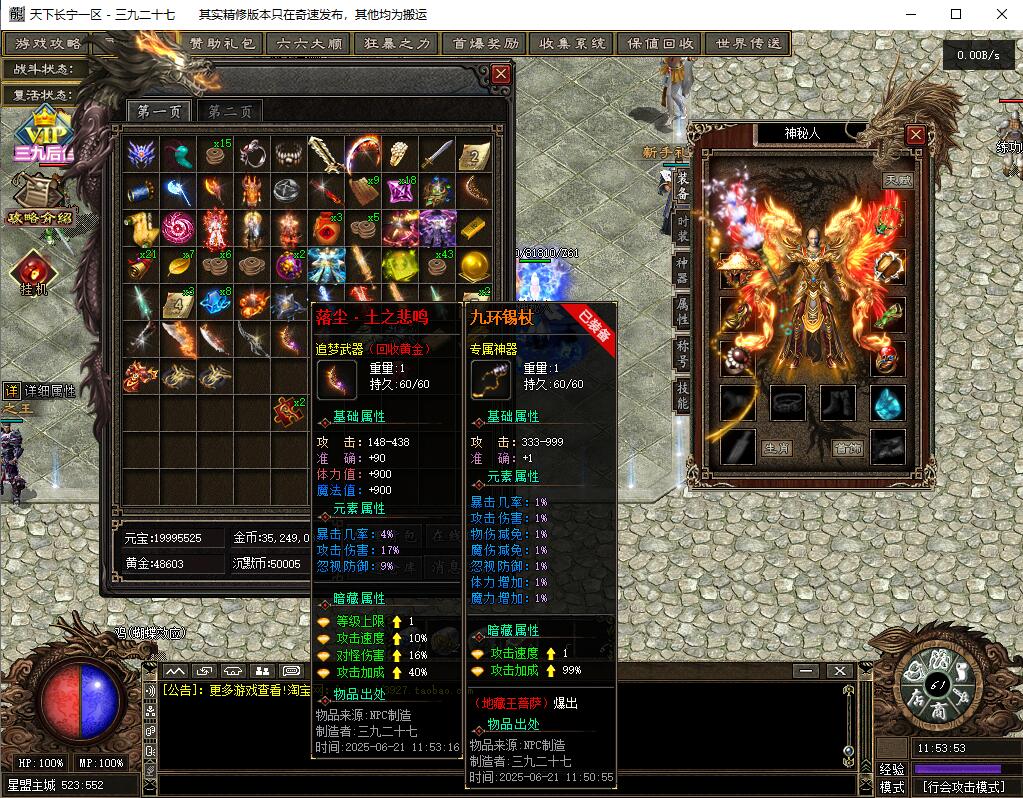Image resolution: width=1023 pixels, height=798 pixels.
Task: Click the 挂机 auto-battle icon
Action: click(x=33, y=272)
